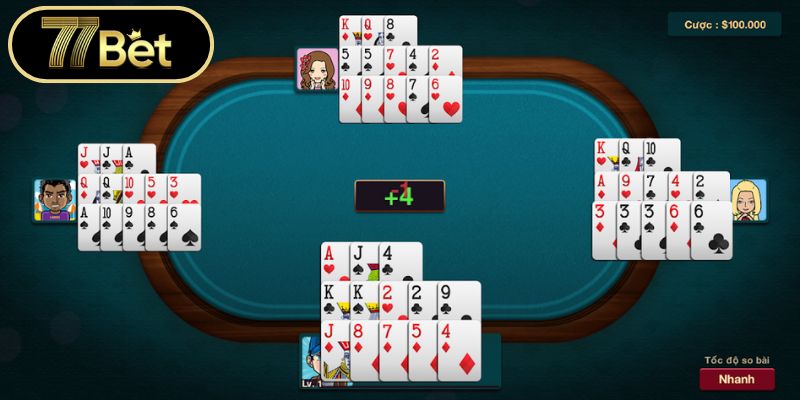This screenshot has width=800, height=400.
Task: View the blonde opponent's avatar profile
Action: [x=748, y=200]
